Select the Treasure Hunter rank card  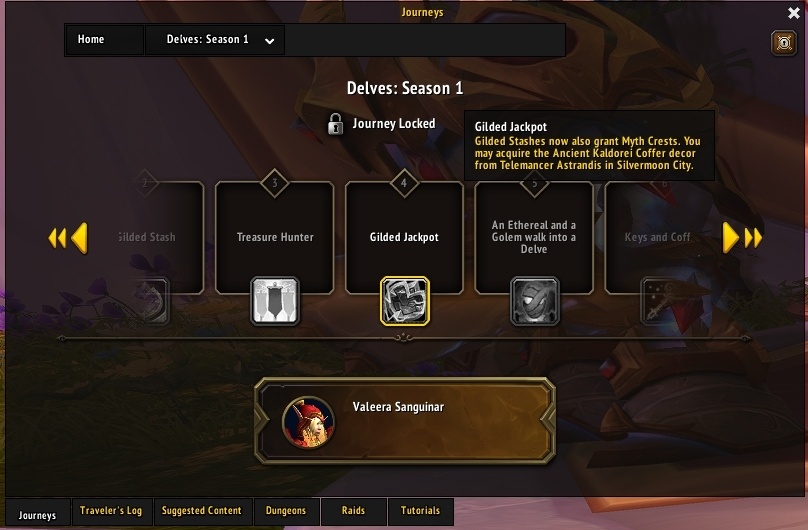coord(275,237)
